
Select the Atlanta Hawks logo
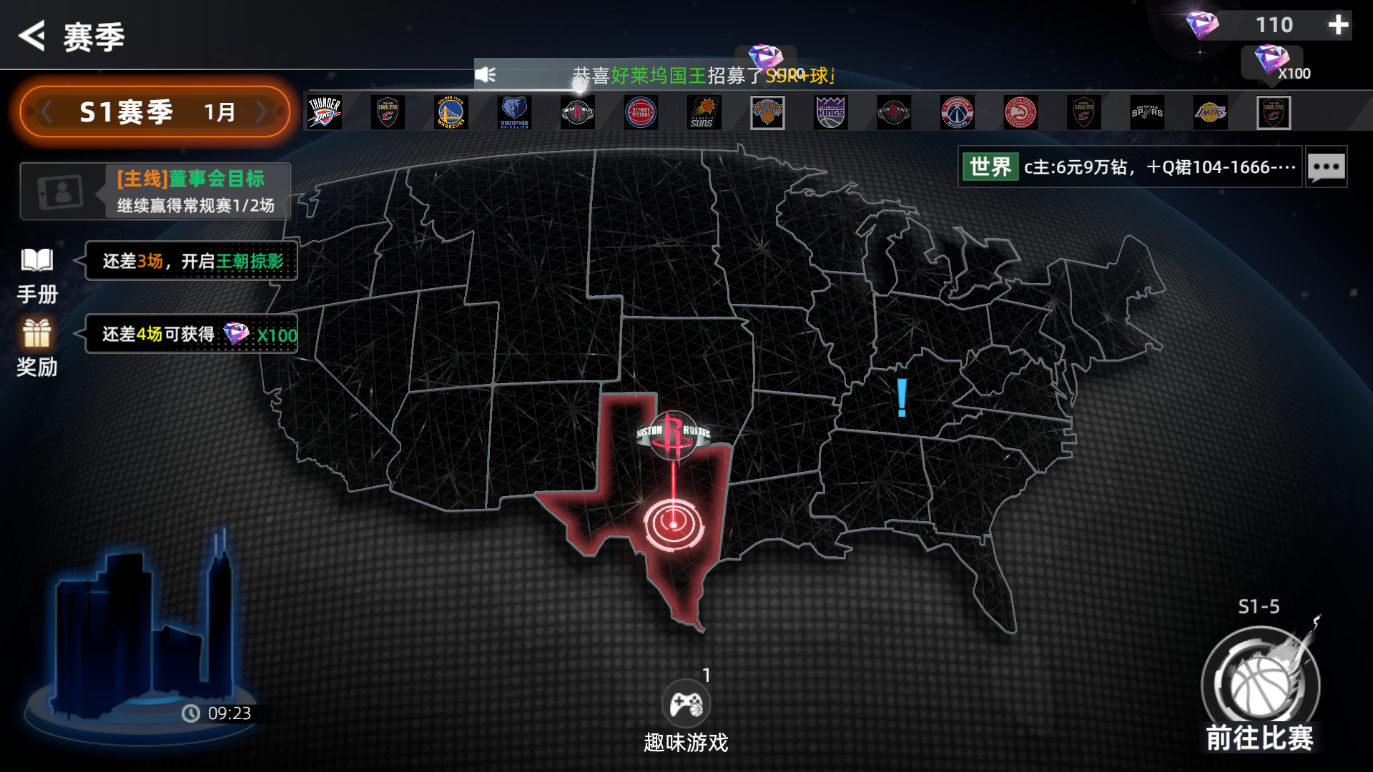coord(1020,113)
